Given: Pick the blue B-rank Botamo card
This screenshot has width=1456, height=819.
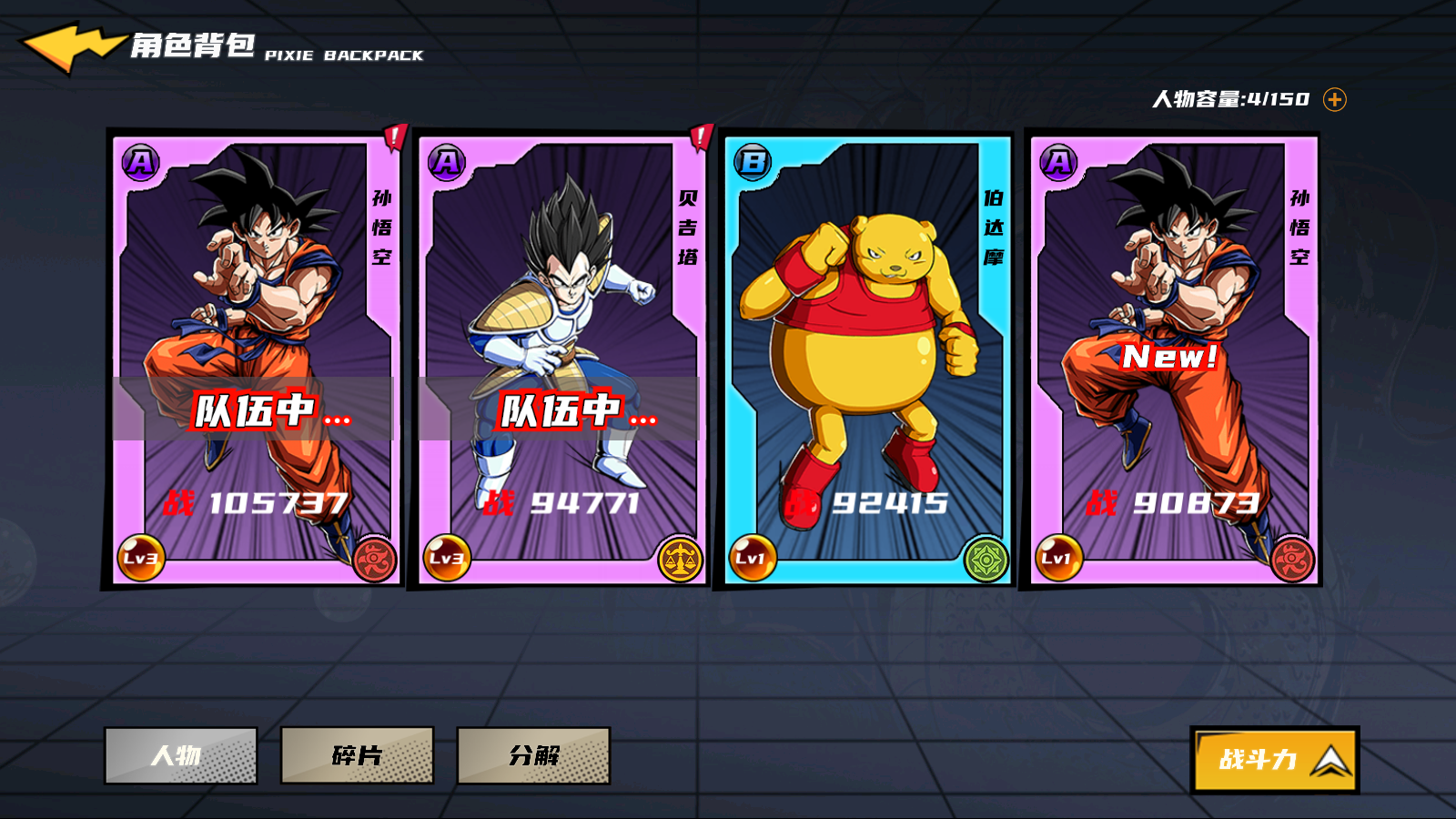Looking at the screenshot, I should (x=866, y=359).
